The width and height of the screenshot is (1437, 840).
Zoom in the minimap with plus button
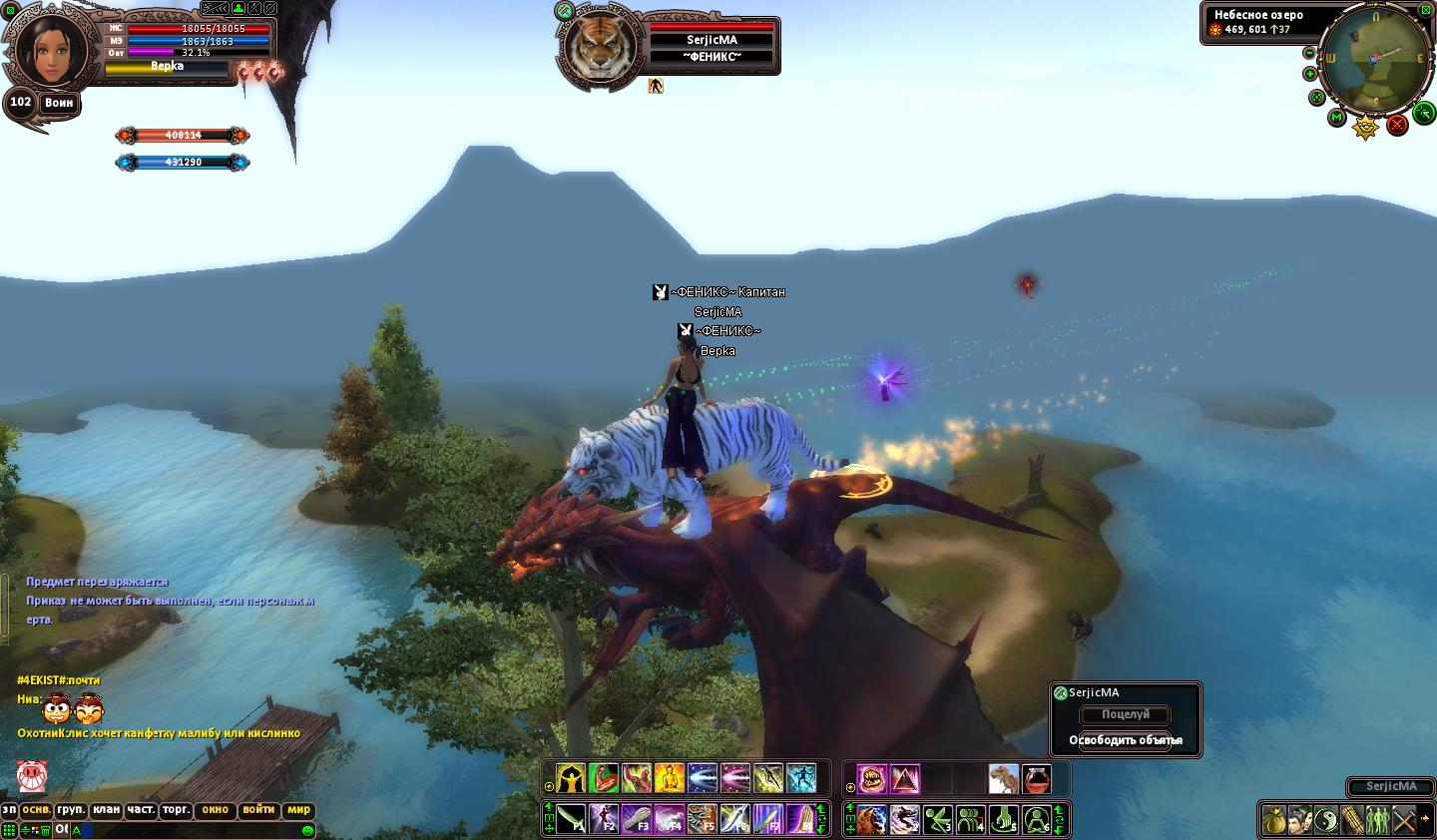[x=1310, y=74]
